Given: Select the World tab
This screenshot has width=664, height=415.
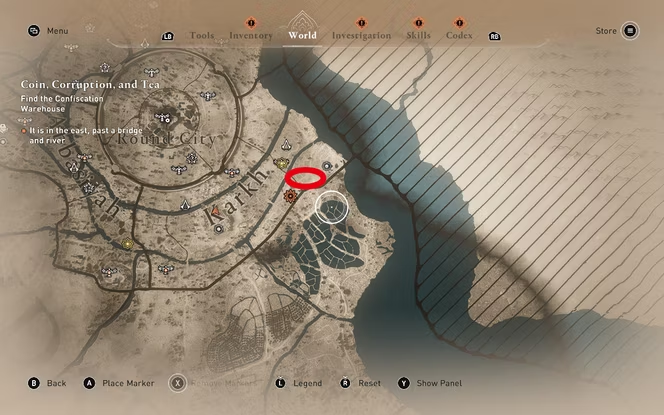Looking at the screenshot, I should point(302,35).
